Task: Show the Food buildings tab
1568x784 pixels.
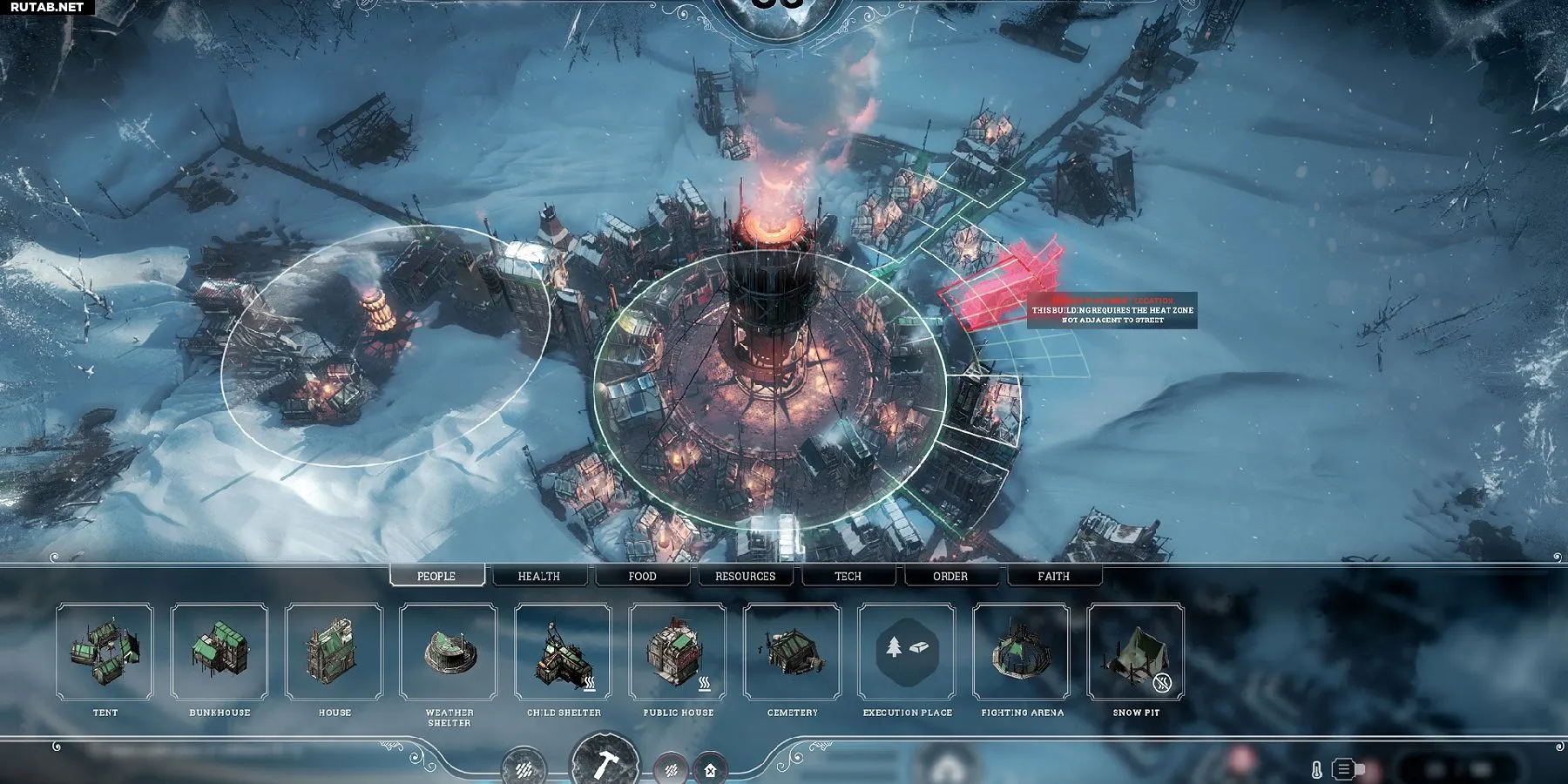Action: pyautogui.click(x=642, y=576)
